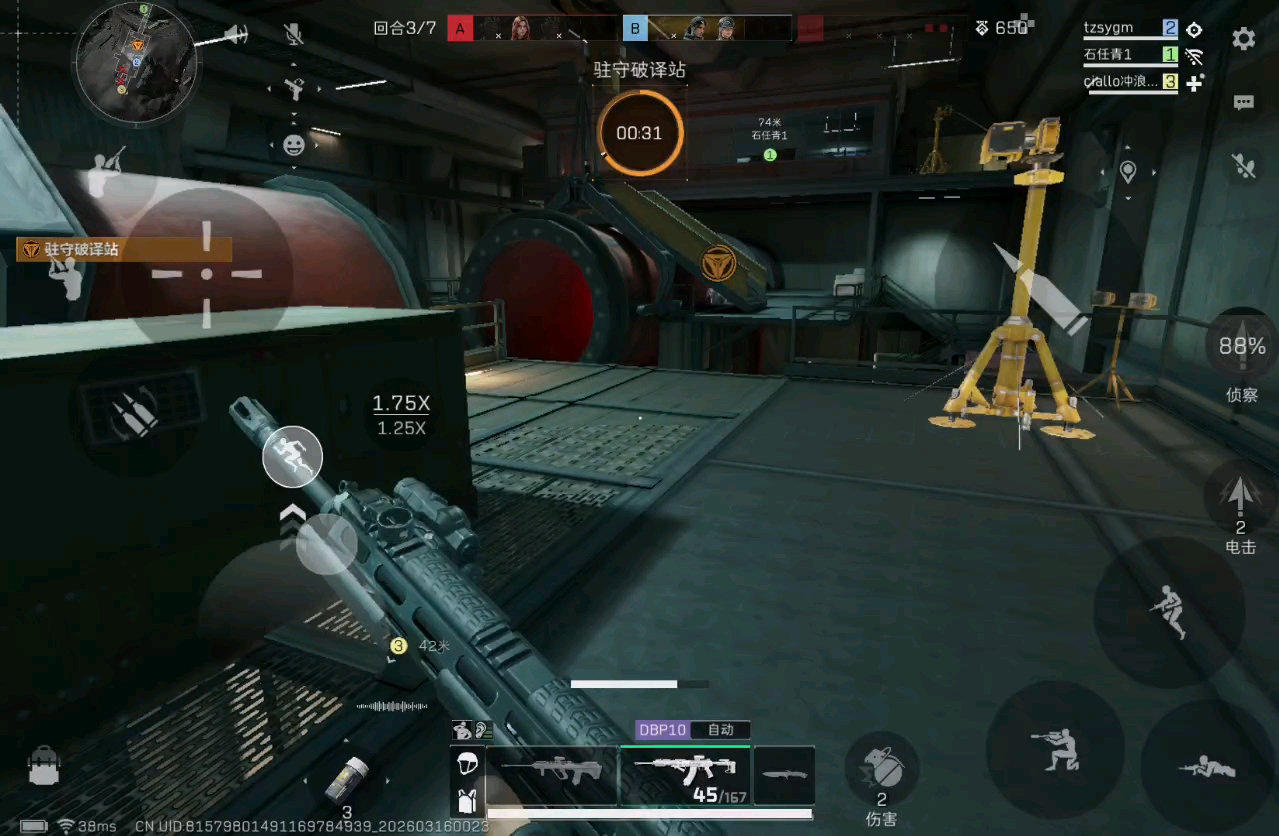The height and width of the screenshot is (836, 1279).
Task: Equip the knife melee slot
Action: click(784, 775)
